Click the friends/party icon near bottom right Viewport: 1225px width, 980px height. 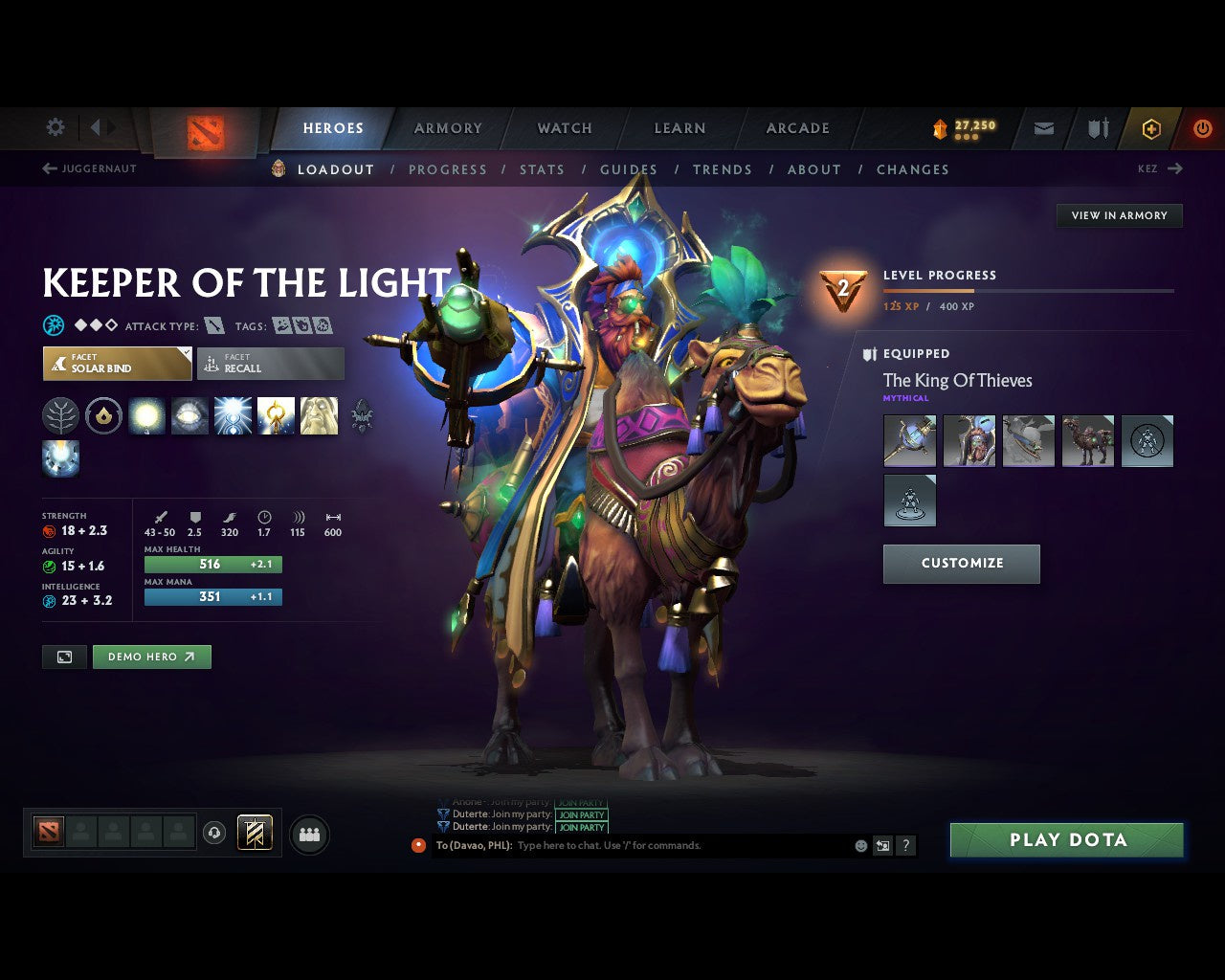pyautogui.click(x=308, y=834)
